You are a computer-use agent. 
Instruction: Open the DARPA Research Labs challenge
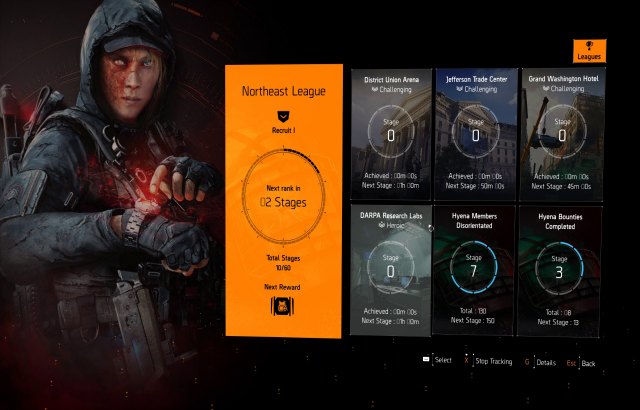(x=391, y=270)
